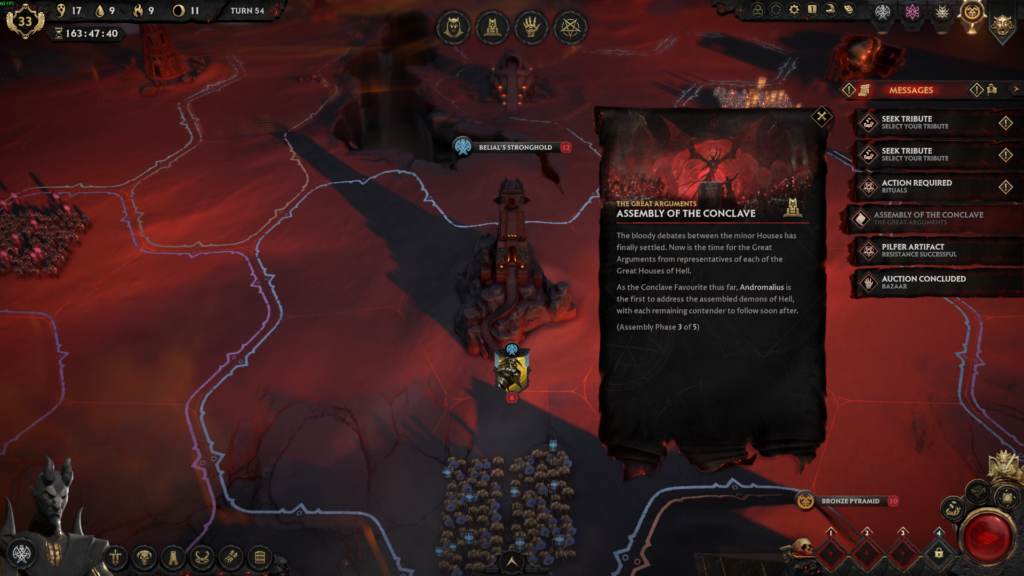
Task: Click the locked order slot 4
Action: (x=938, y=552)
